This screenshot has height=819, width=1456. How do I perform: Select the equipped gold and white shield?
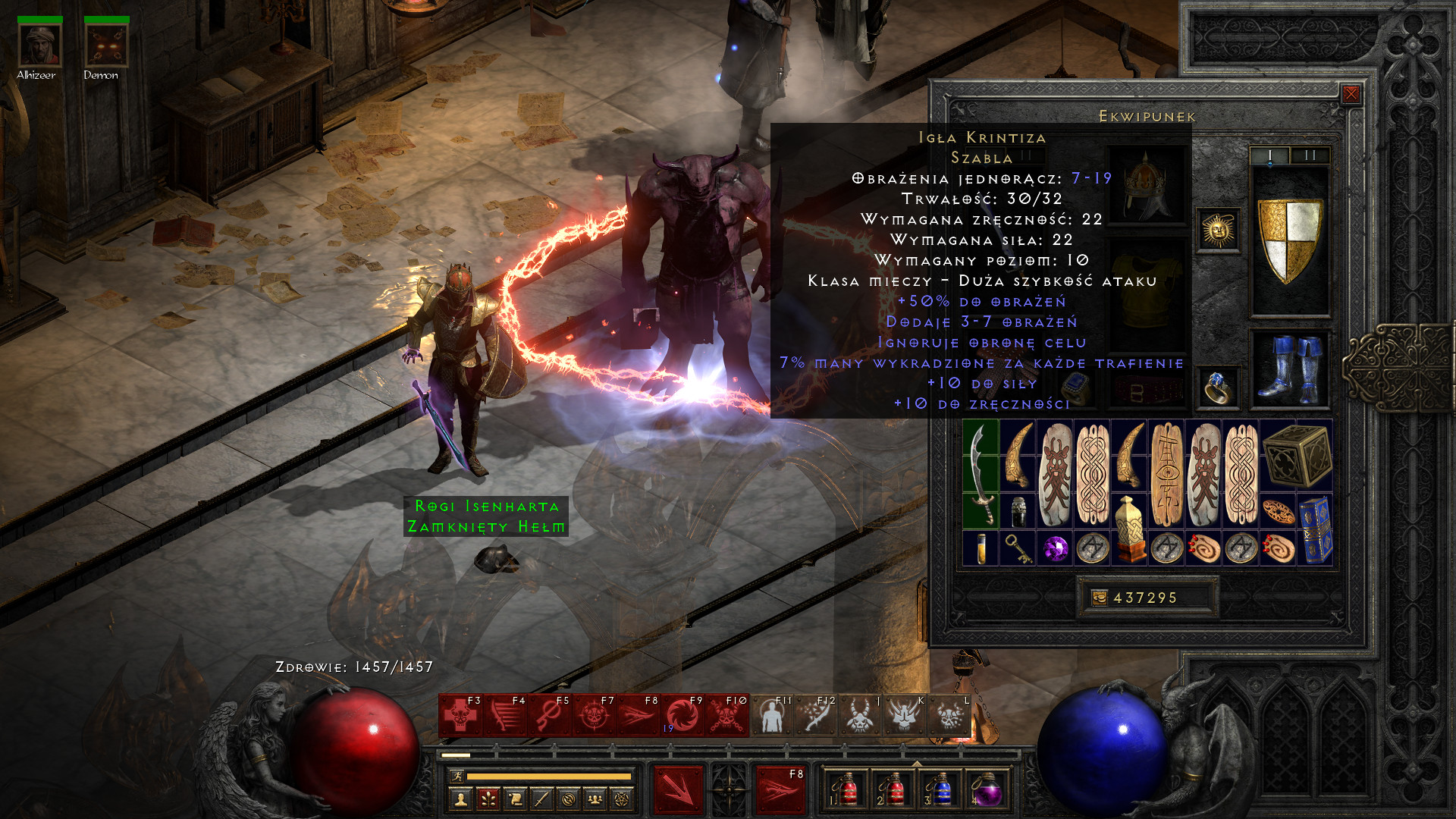1289,240
